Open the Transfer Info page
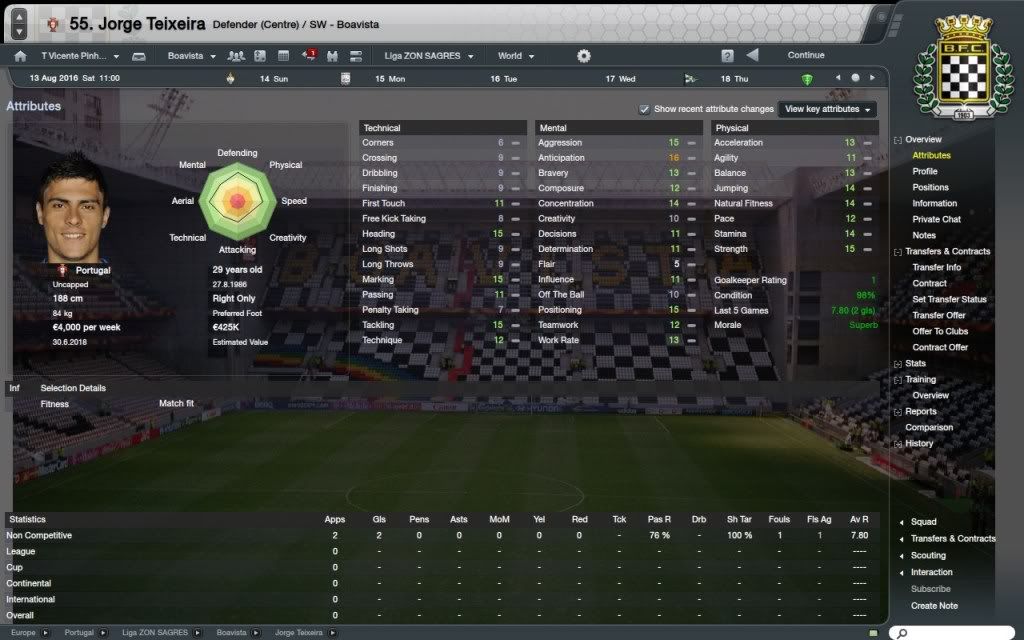This screenshot has height=640, width=1024. [x=936, y=267]
